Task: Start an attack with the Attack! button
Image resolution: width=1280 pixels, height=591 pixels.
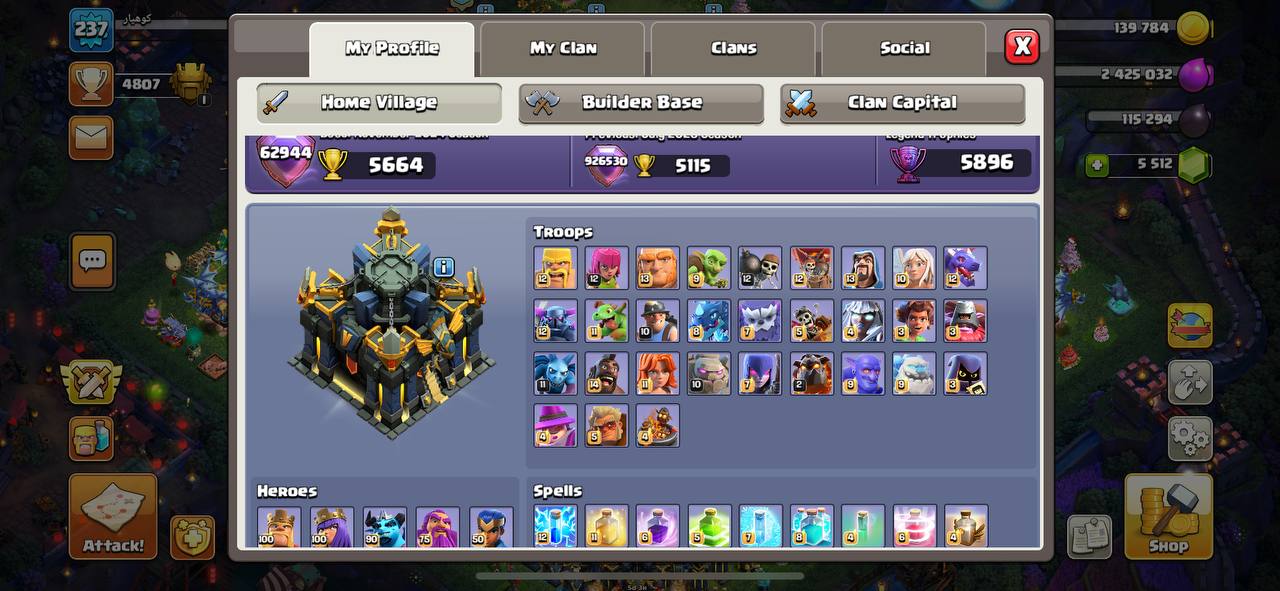Action: point(113,515)
